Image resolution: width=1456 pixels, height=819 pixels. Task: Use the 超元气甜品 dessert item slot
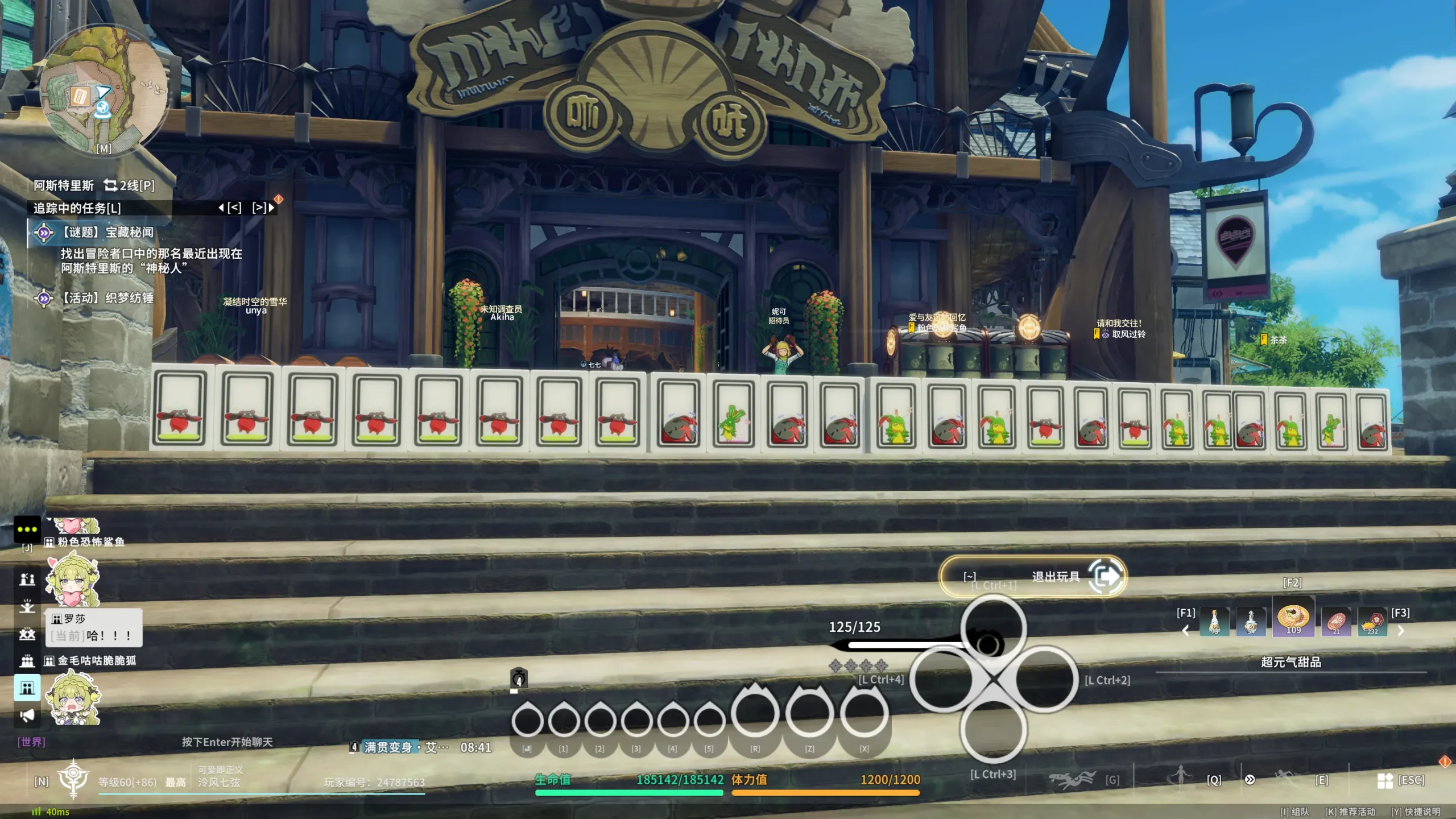point(1293,618)
